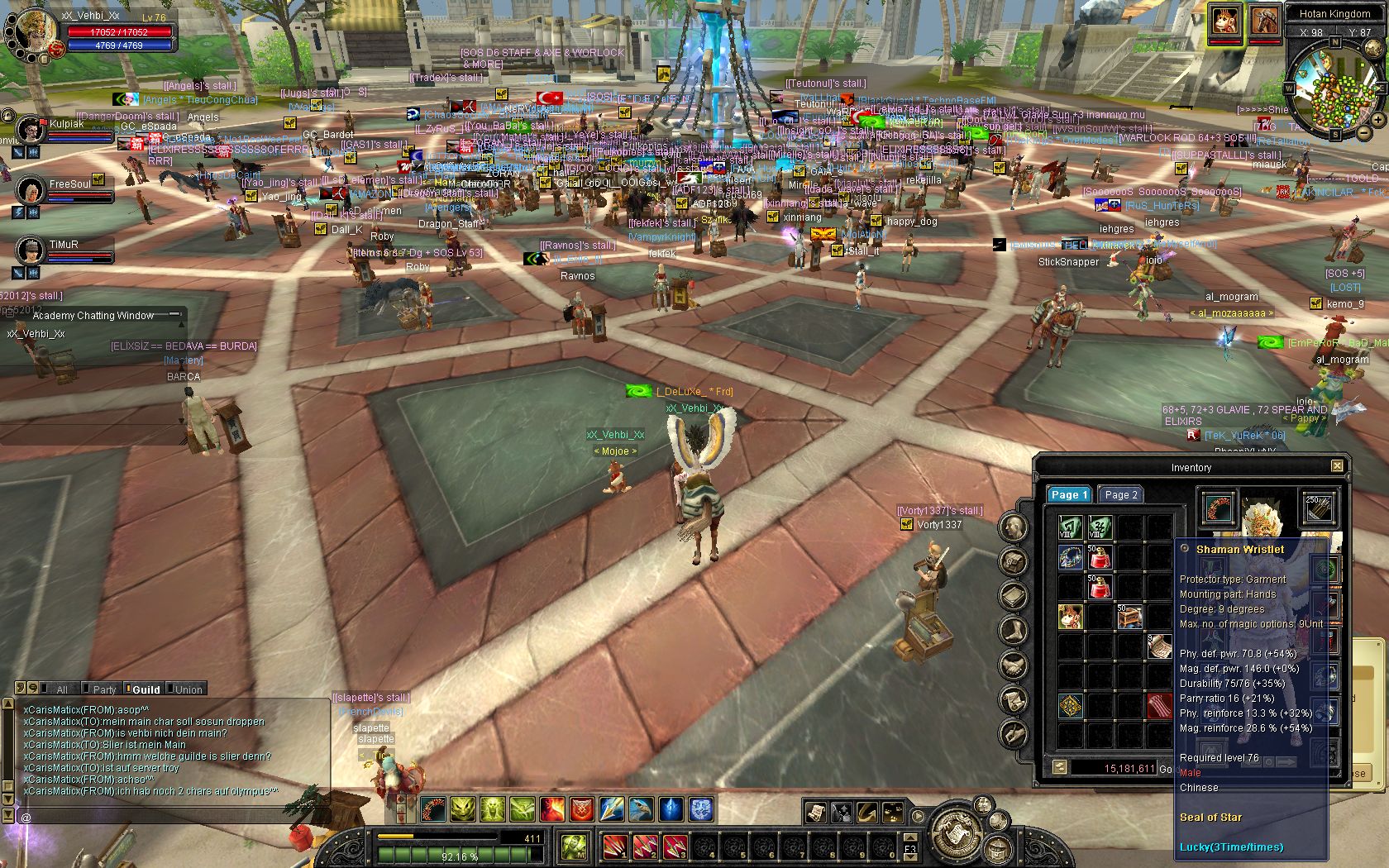Select the monkey pet portrait
Viewport: 1389px width, 868px height.
pos(1225,22)
